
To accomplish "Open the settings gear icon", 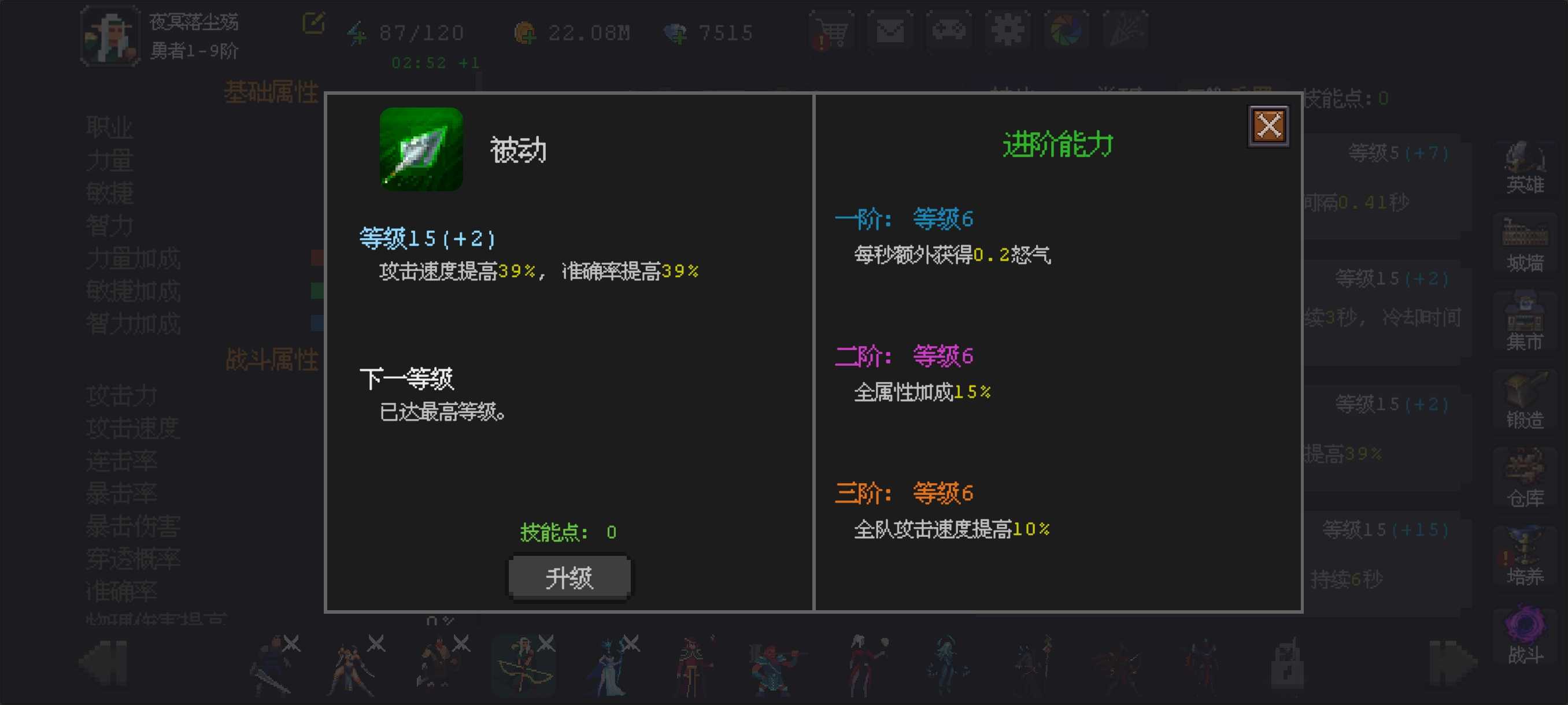I will click(x=1007, y=32).
